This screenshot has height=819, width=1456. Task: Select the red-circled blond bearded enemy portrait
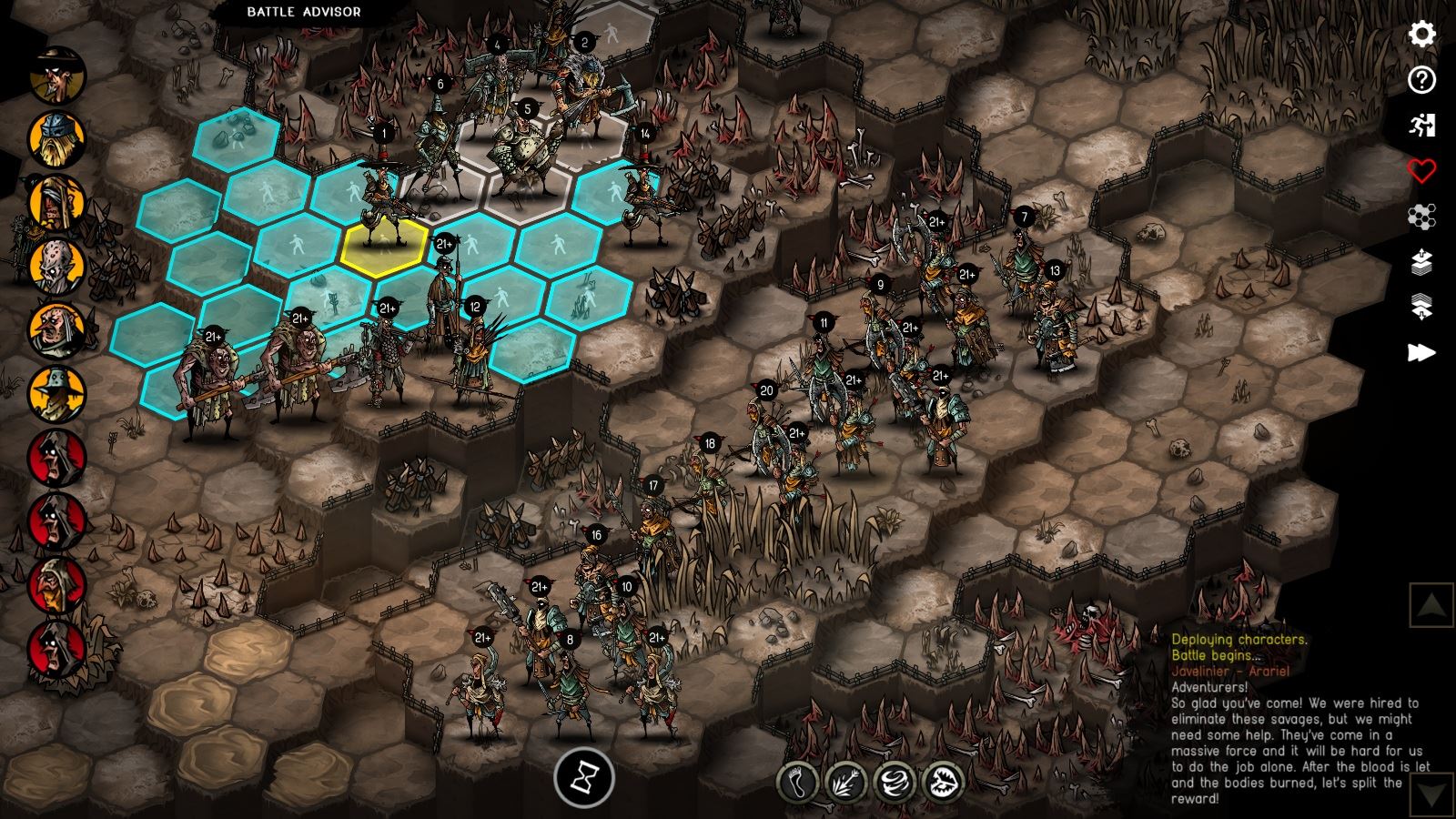(x=56, y=585)
